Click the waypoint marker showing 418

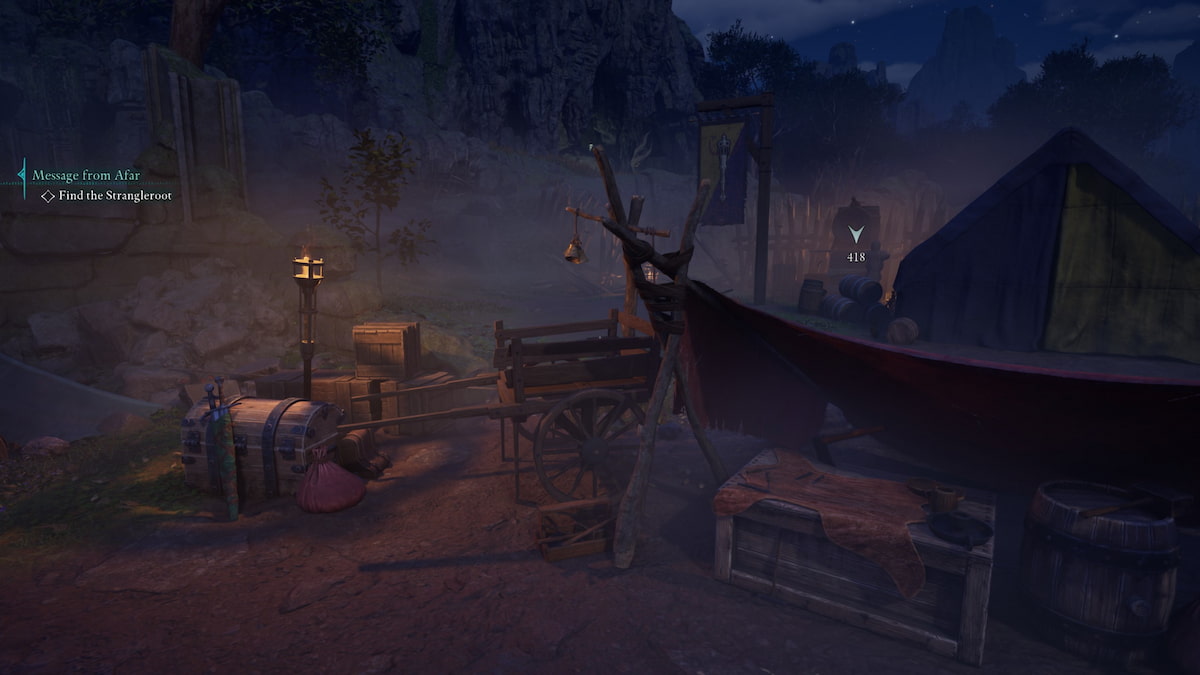855,236
